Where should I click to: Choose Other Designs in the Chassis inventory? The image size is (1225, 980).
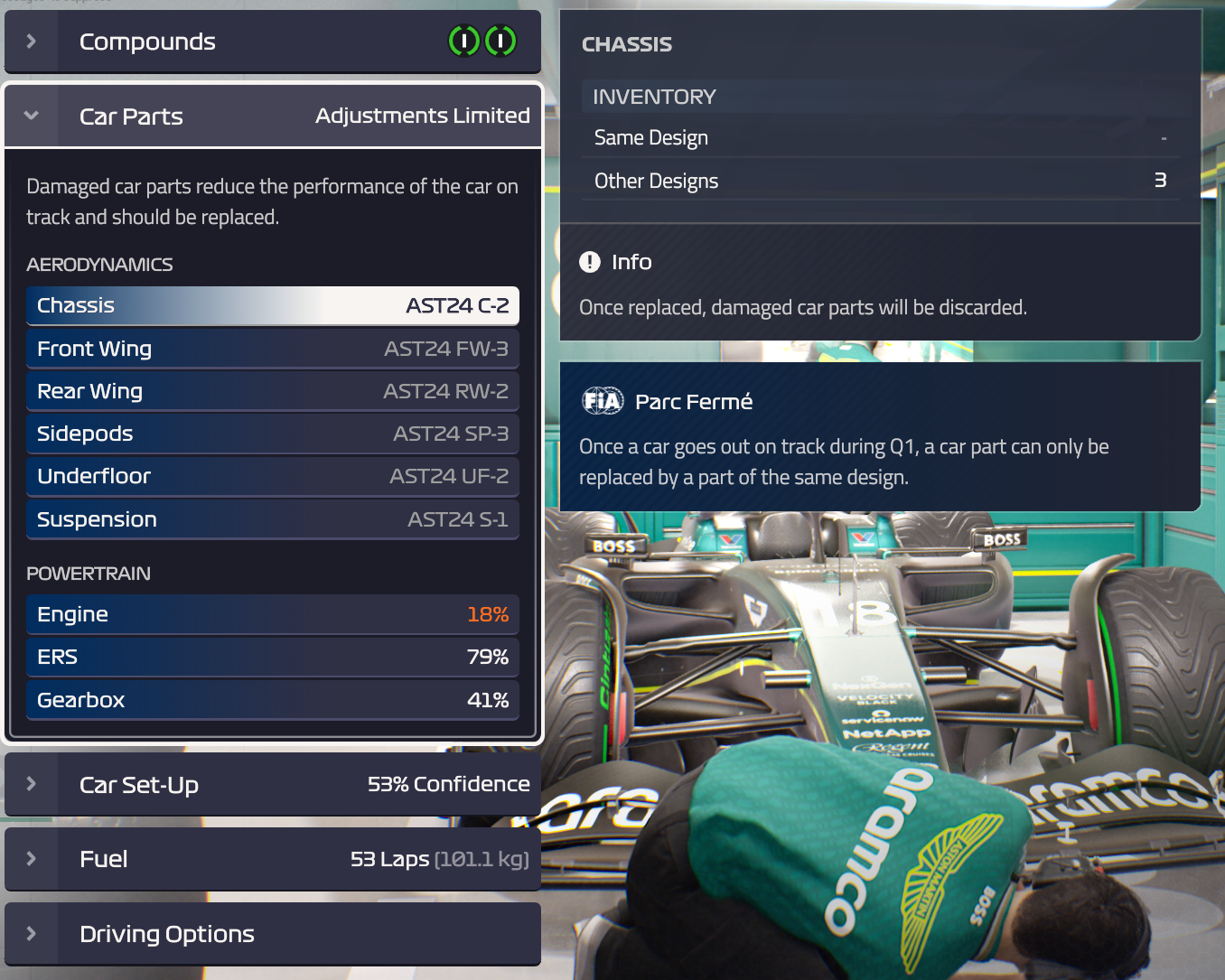881,180
